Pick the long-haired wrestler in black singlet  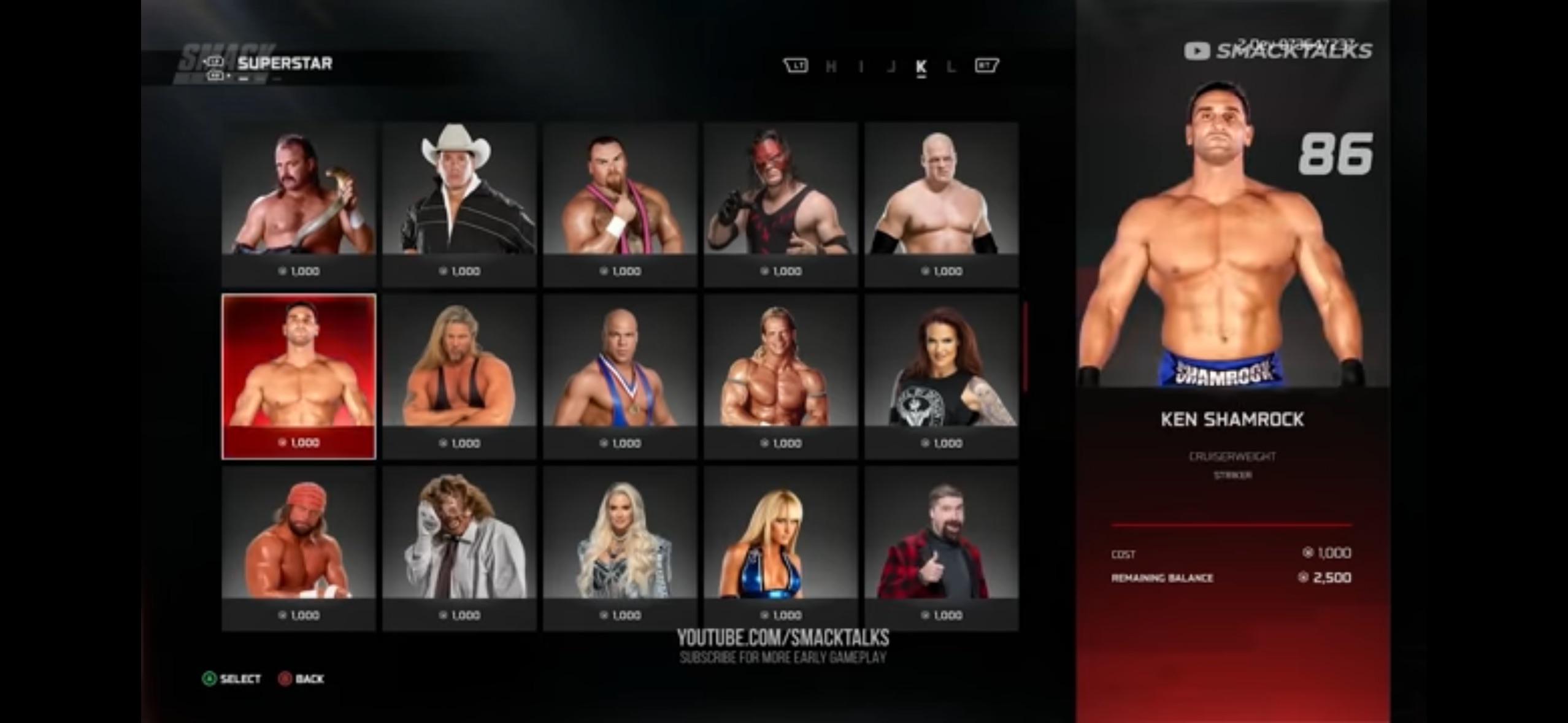(459, 375)
